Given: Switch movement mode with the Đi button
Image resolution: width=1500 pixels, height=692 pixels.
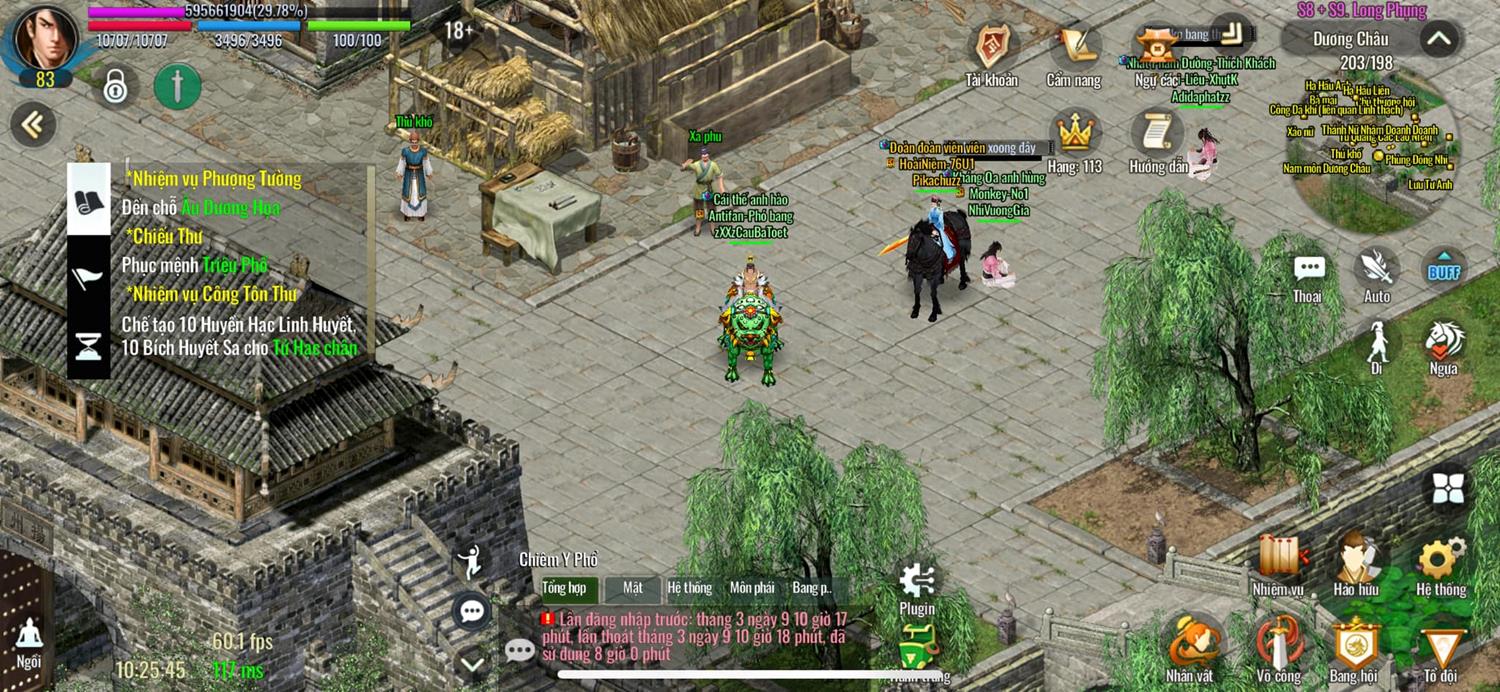Looking at the screenshot, I should click(1378, 343).
